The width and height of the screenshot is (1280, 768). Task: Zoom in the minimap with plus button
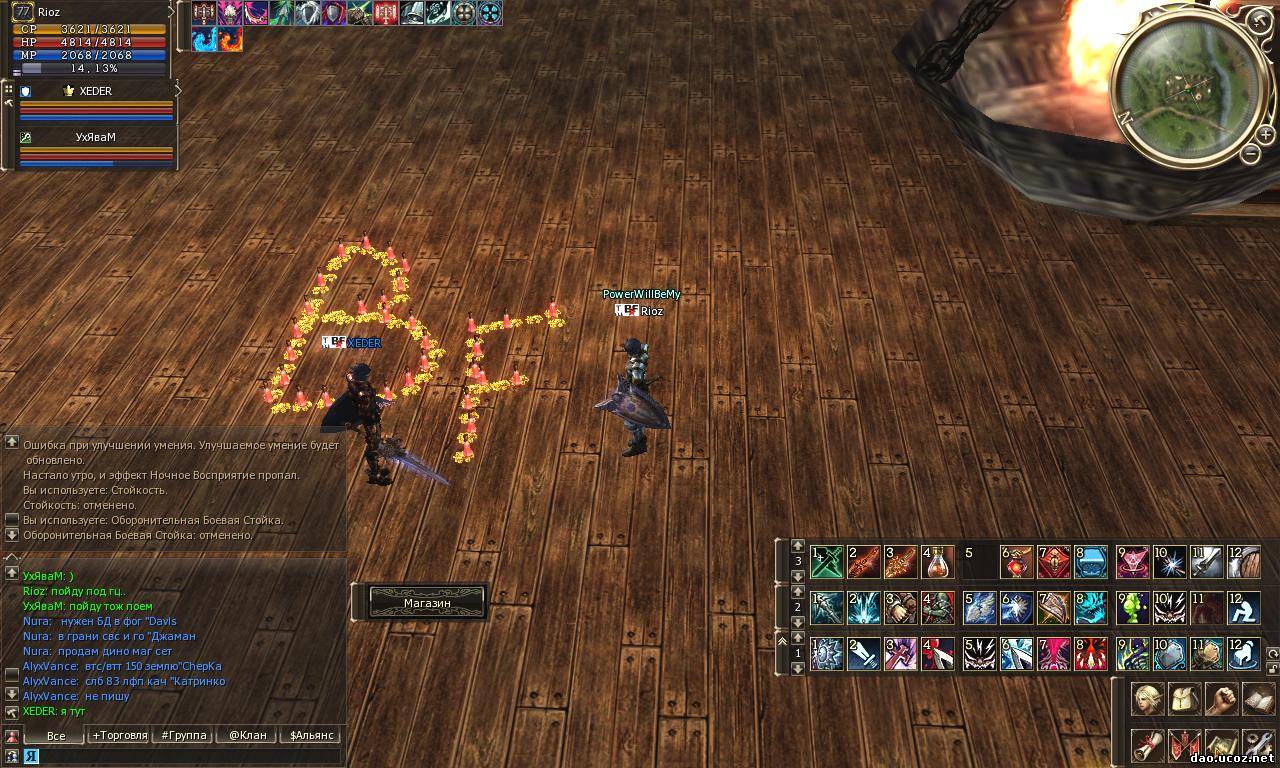tap(1258, 20)
